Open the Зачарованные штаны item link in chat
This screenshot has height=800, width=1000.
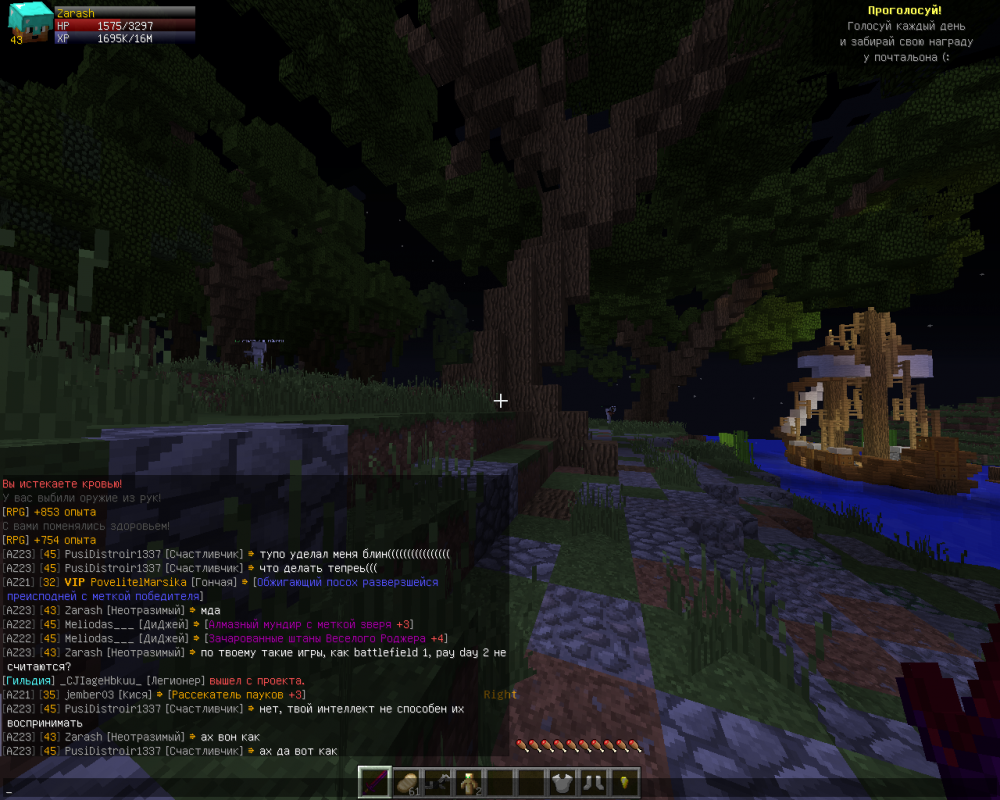pyautogui.click(x=326, y=638)
